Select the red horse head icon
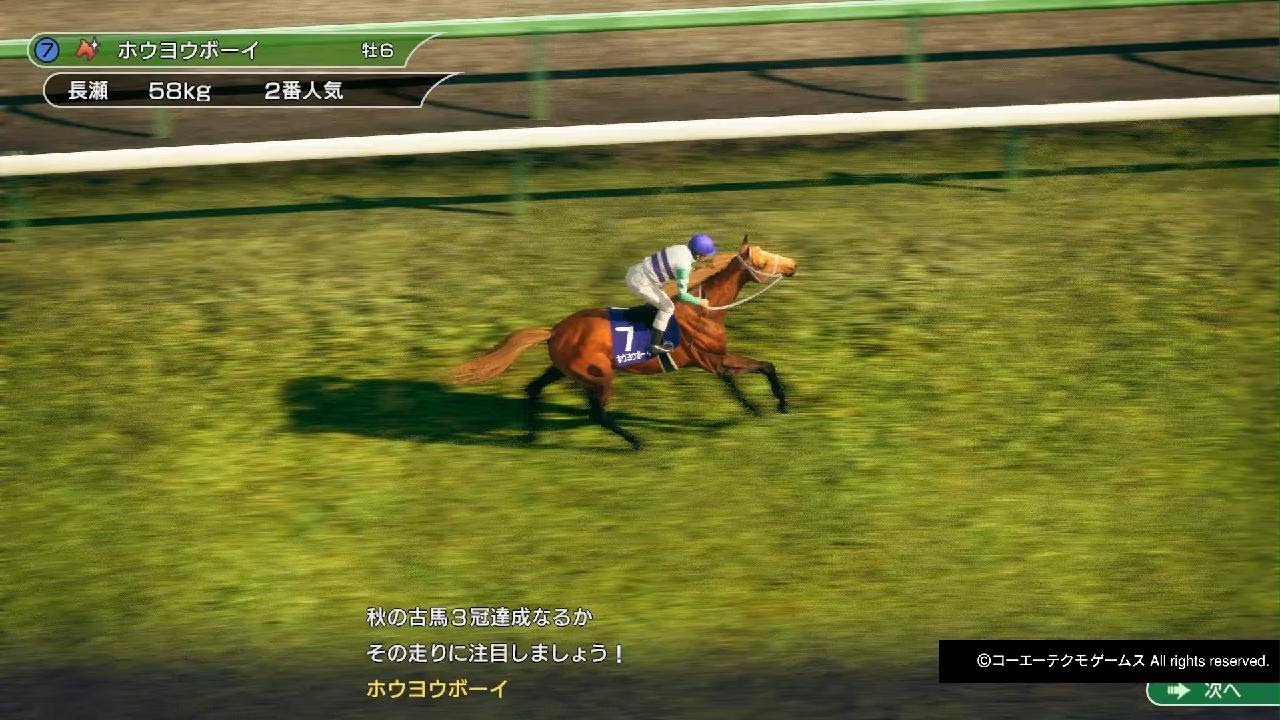This screenshot has height=720, width=1280. pos(86,50)
